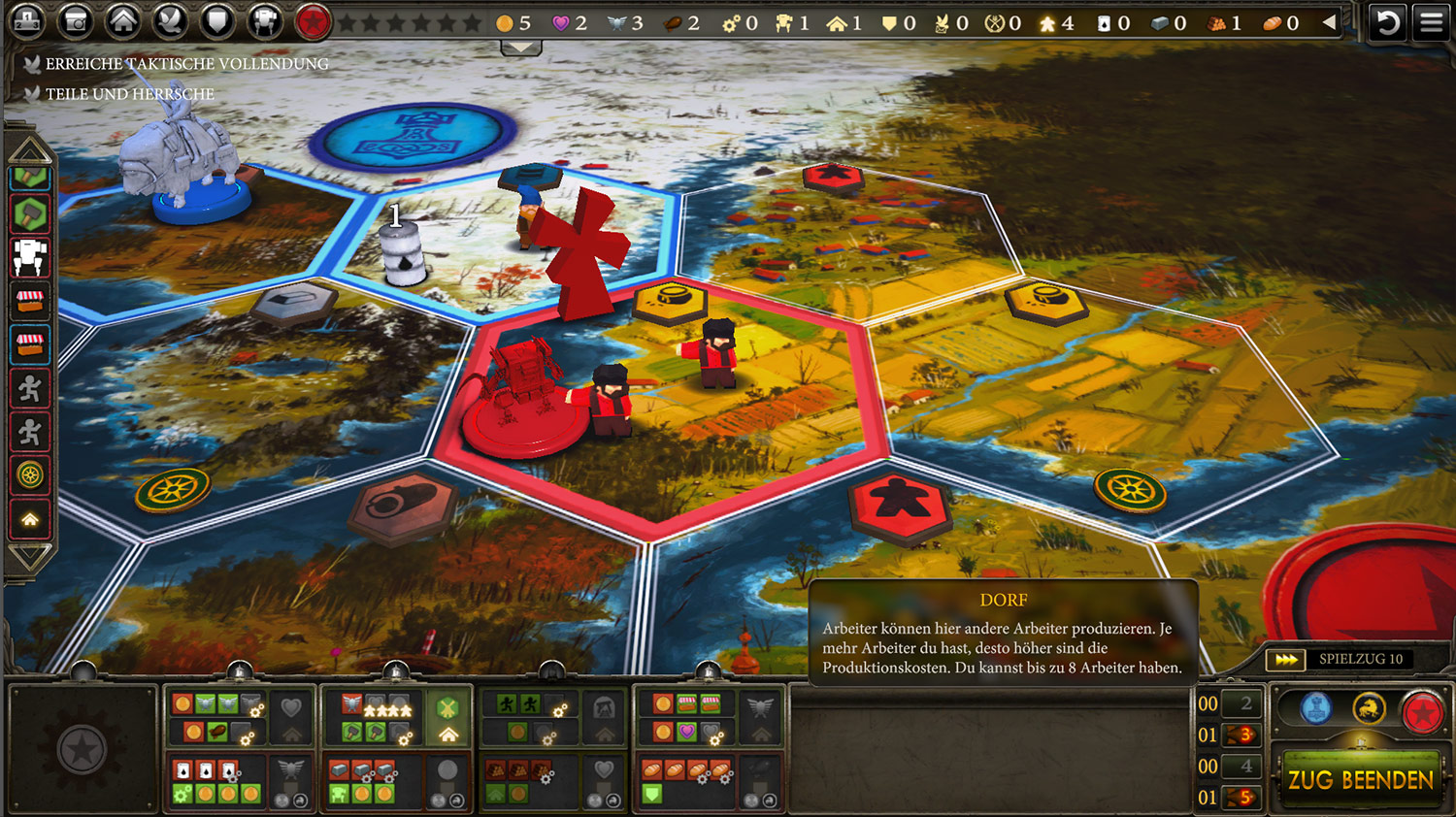Click the undo arrow button

1388,21
